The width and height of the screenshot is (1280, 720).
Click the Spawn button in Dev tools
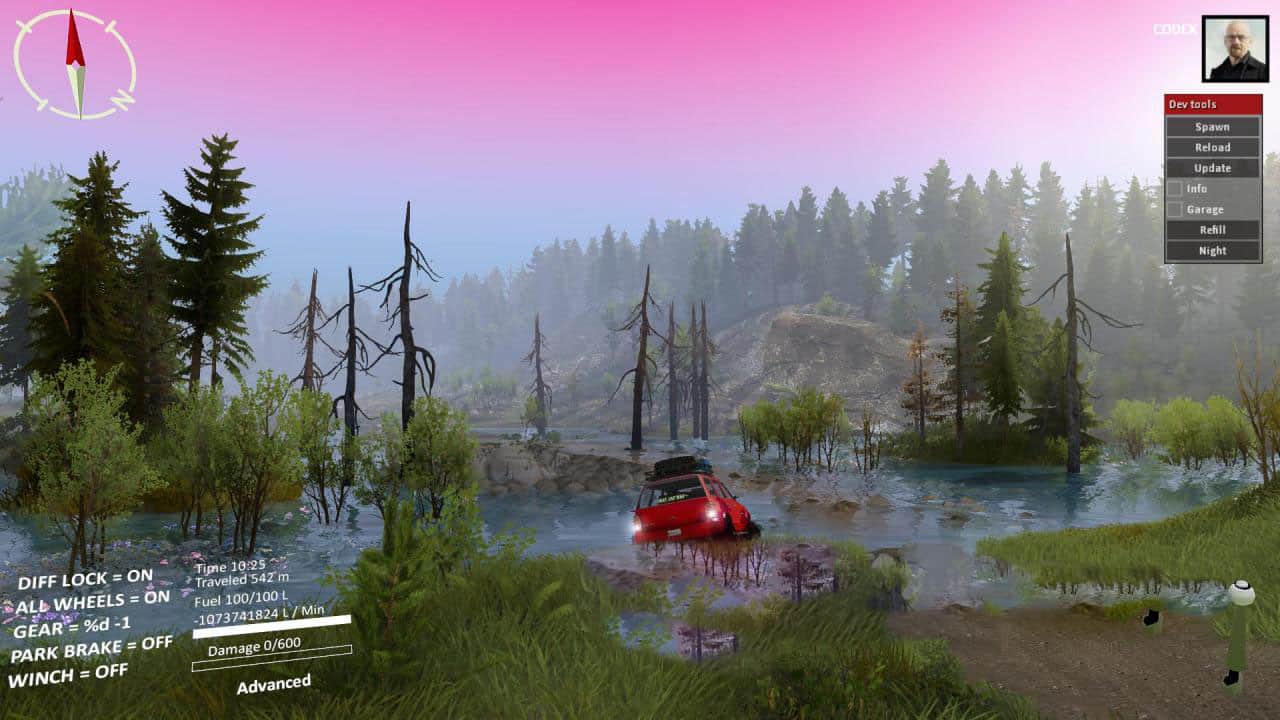click(1212, 127)
